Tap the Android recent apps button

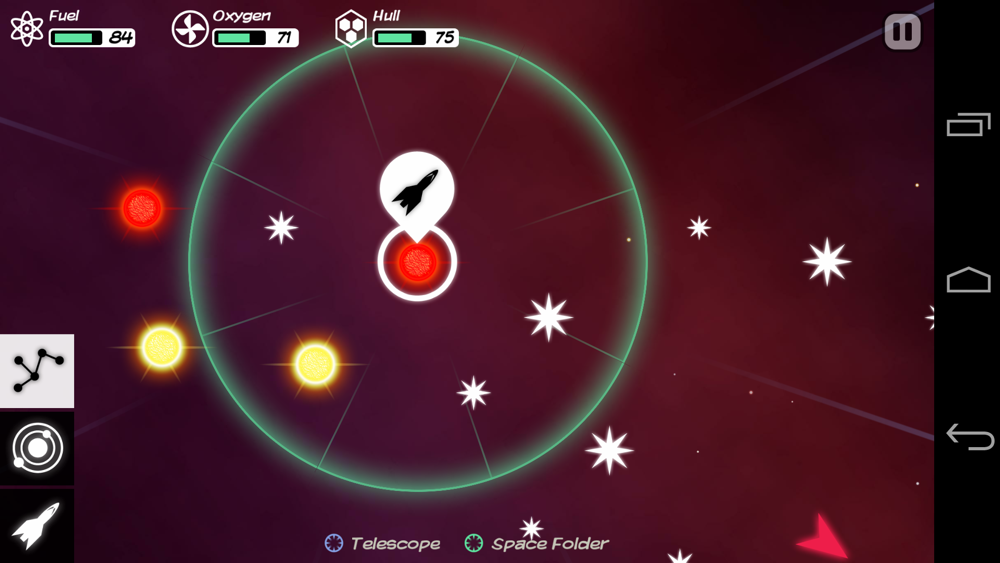(968, 125)
